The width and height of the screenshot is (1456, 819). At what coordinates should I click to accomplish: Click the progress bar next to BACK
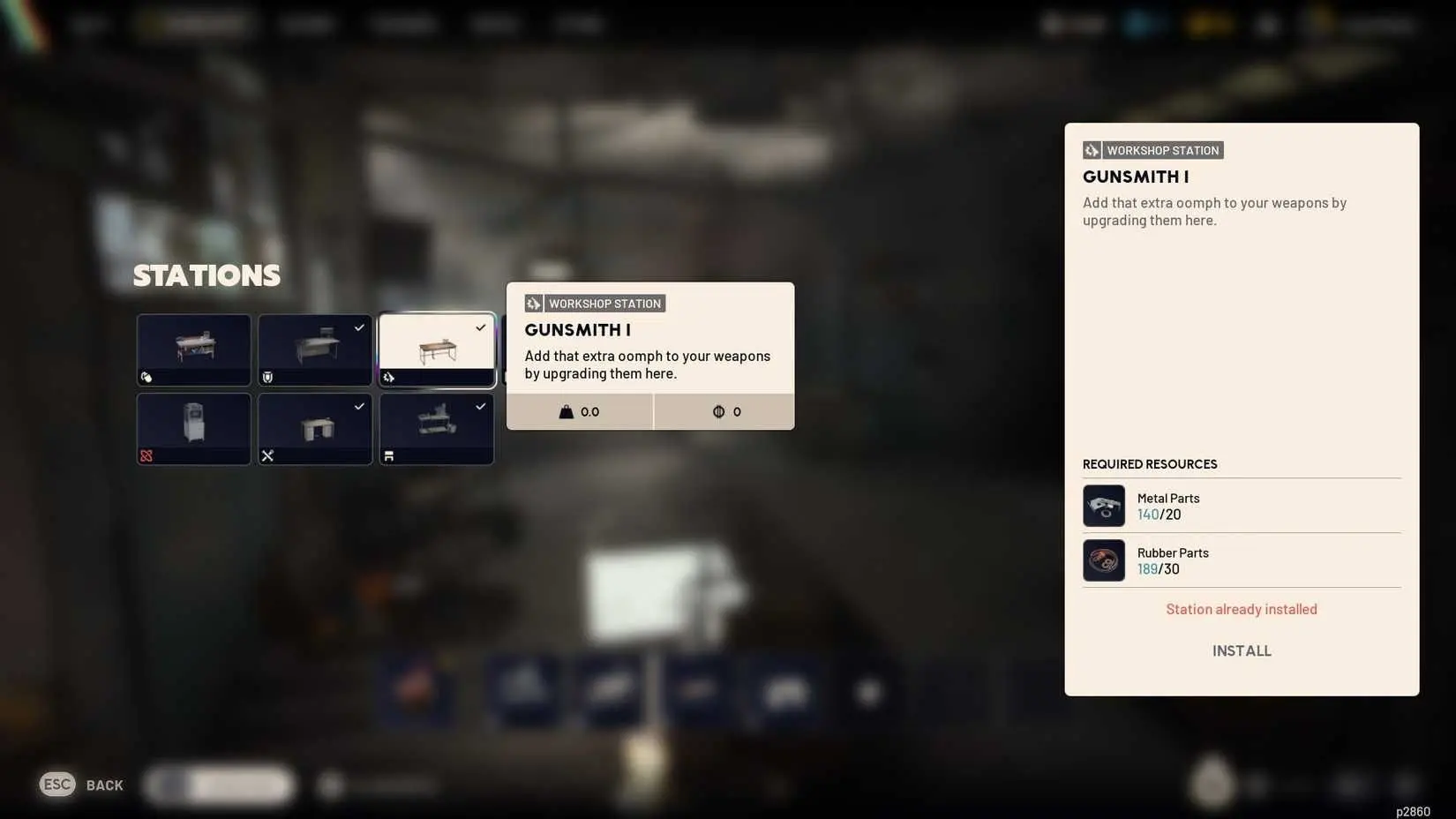point(218,784)
